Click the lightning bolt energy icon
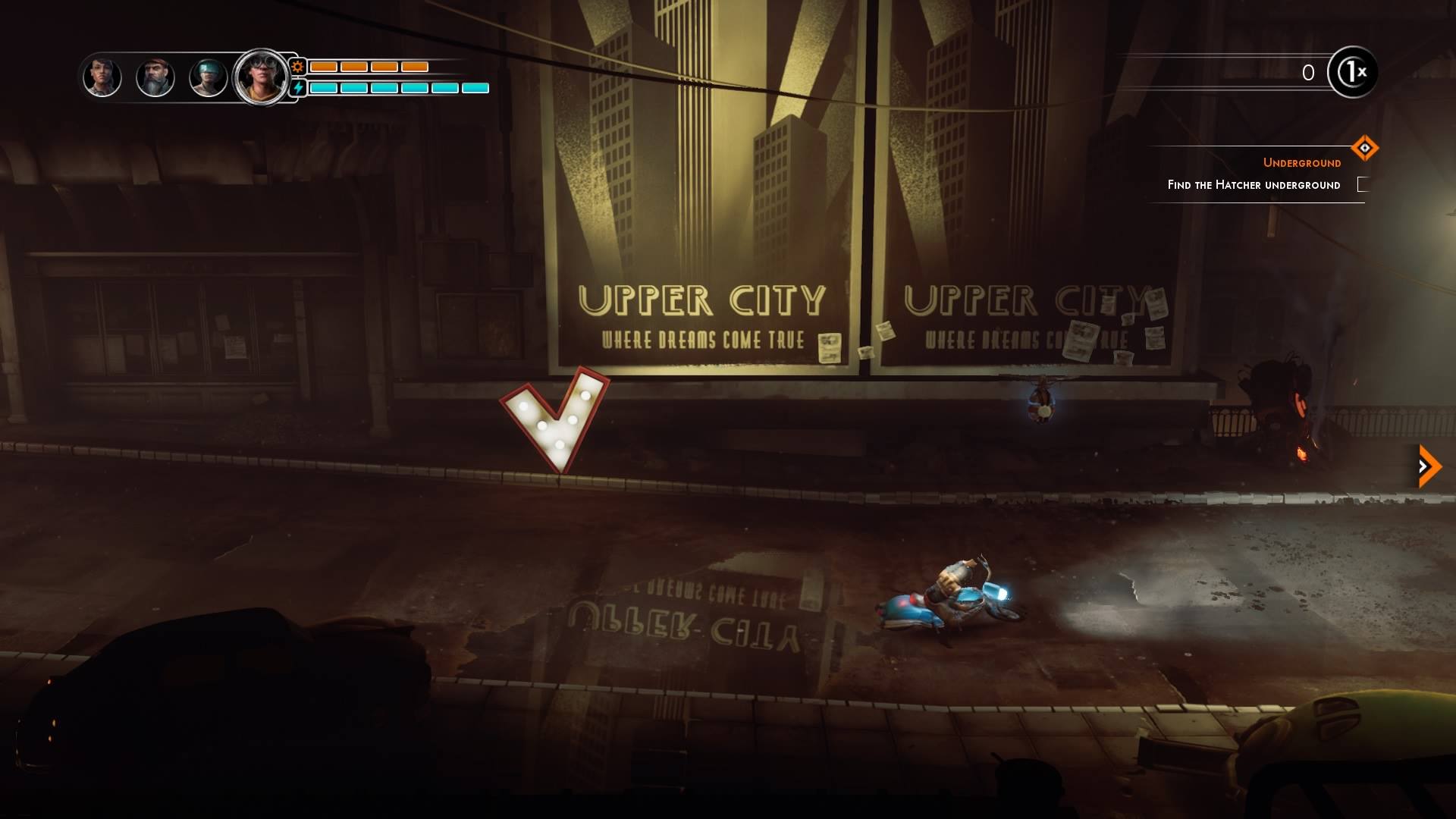The image size is (1456, 819). click(299, 89)
